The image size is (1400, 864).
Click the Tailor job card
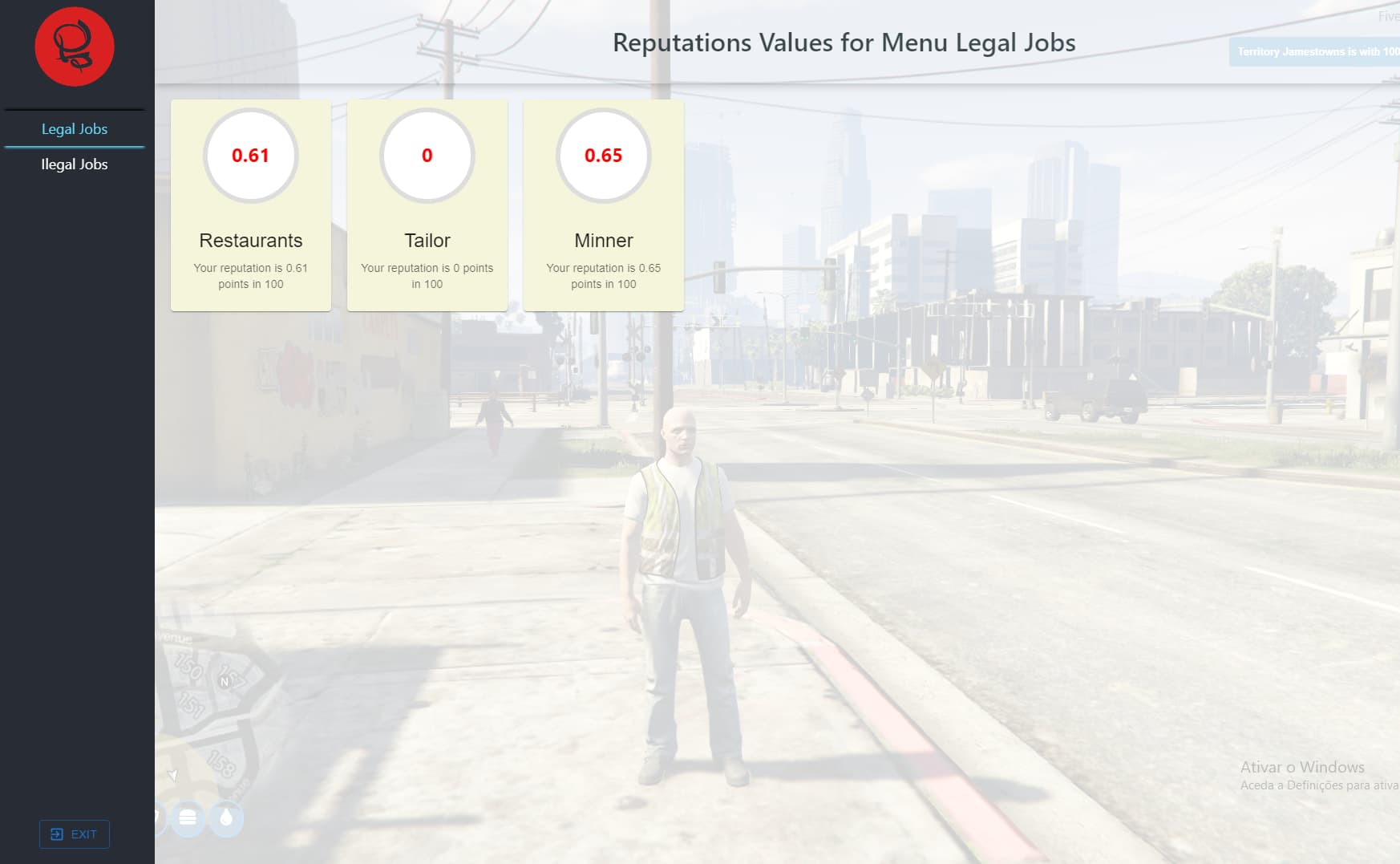(x=427, y=203)
